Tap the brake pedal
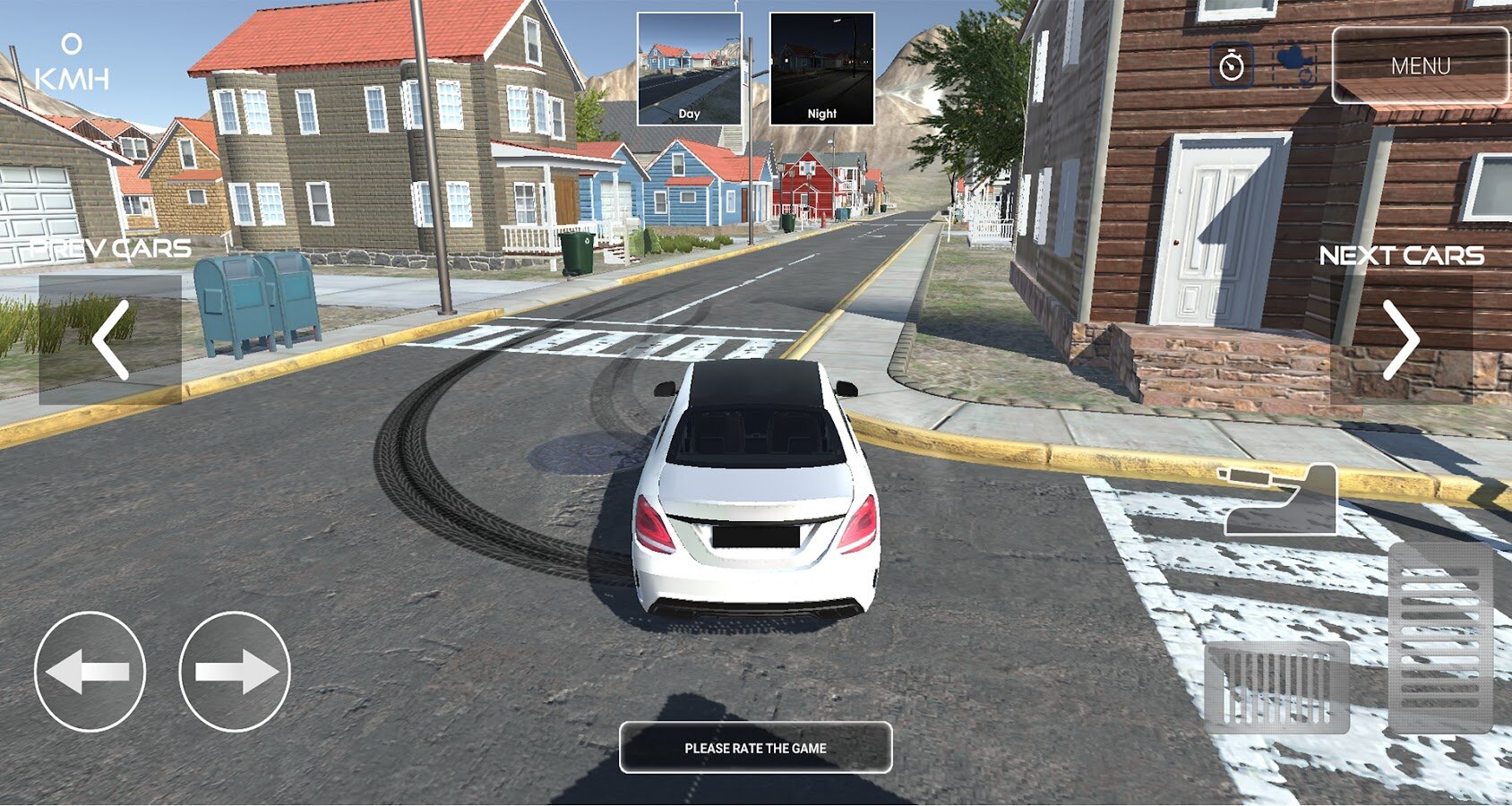 coord(1276,687)
